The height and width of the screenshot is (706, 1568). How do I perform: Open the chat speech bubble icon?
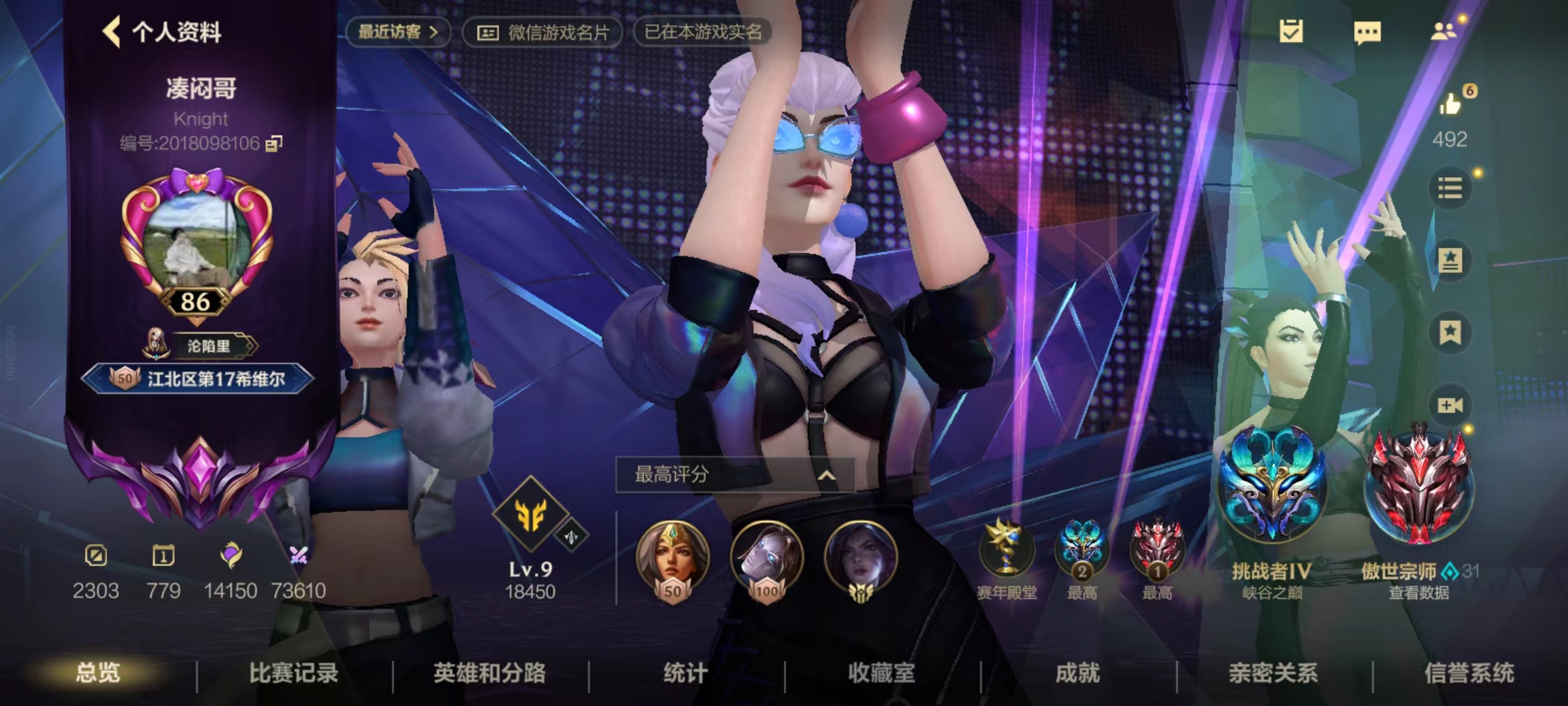(1367, 32)
